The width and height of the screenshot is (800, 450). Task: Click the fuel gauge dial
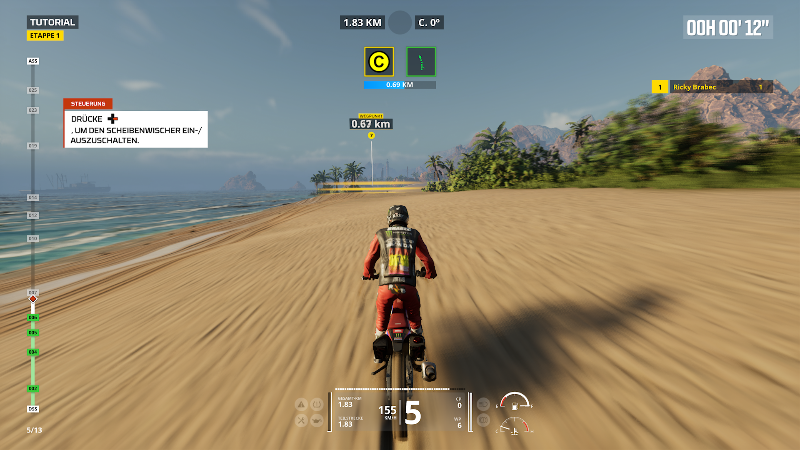click(513, 403)
